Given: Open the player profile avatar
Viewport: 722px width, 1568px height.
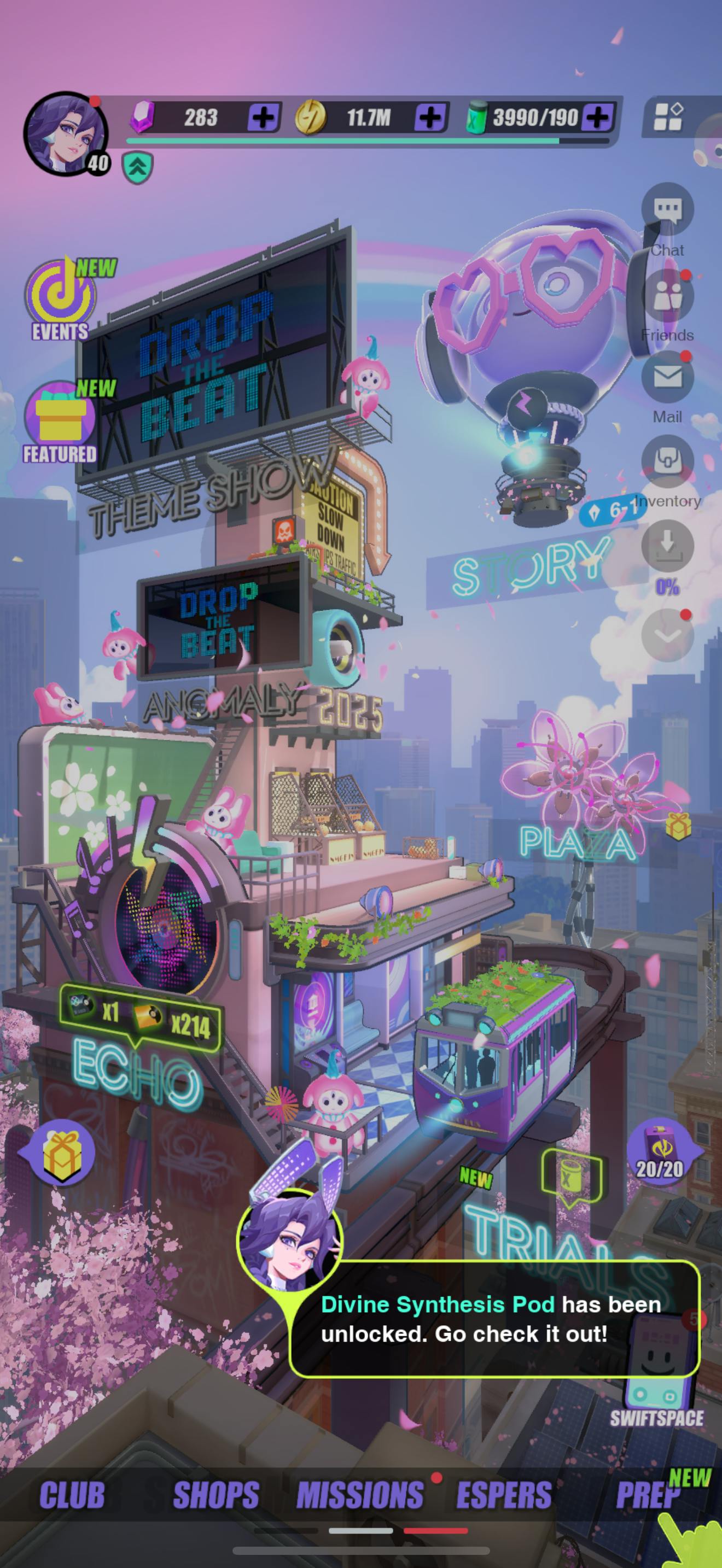Looking at the screenshot, I should click(x=66, y=134).
